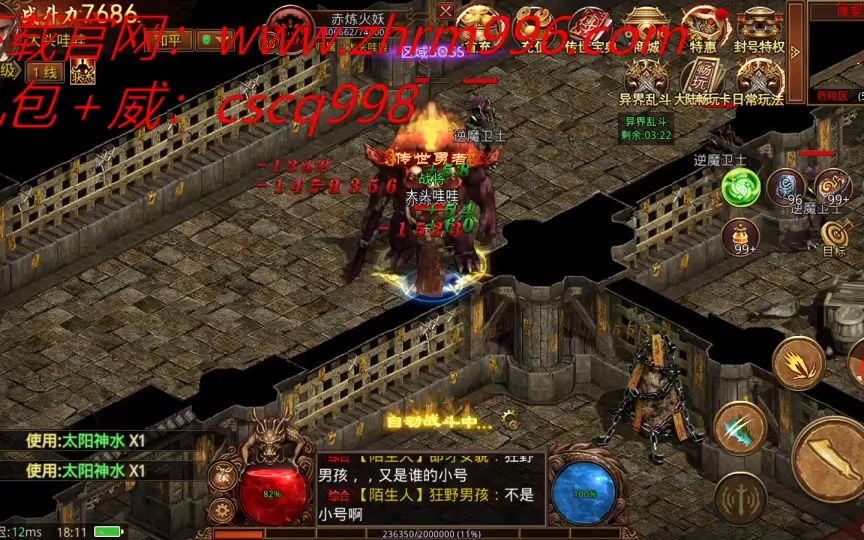This screenshot has height=540, width=864.
Task: Open the 封号特权 title privileges icon
Action: [760, 27]
